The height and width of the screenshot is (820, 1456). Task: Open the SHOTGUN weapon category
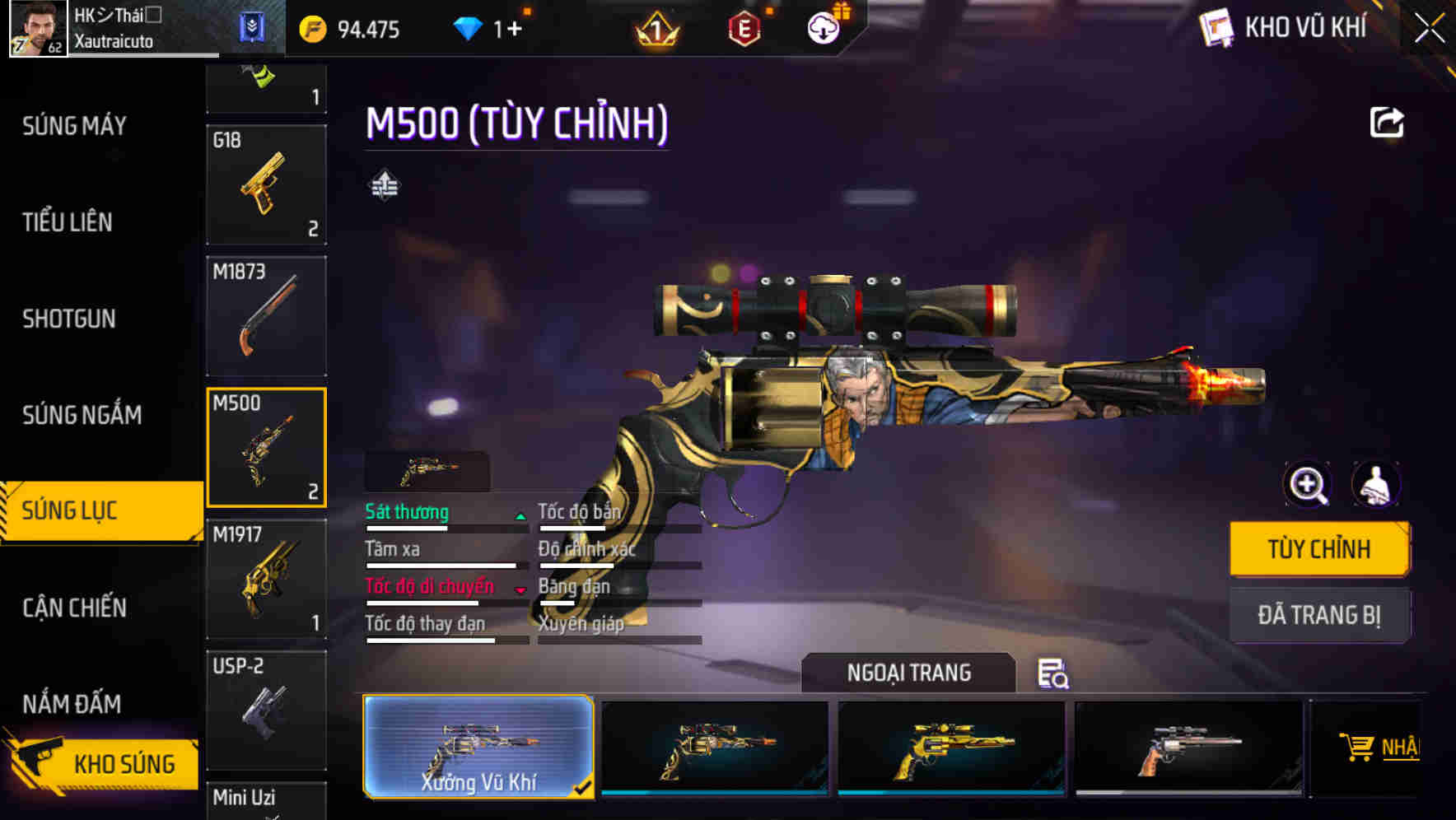(69, 318)
